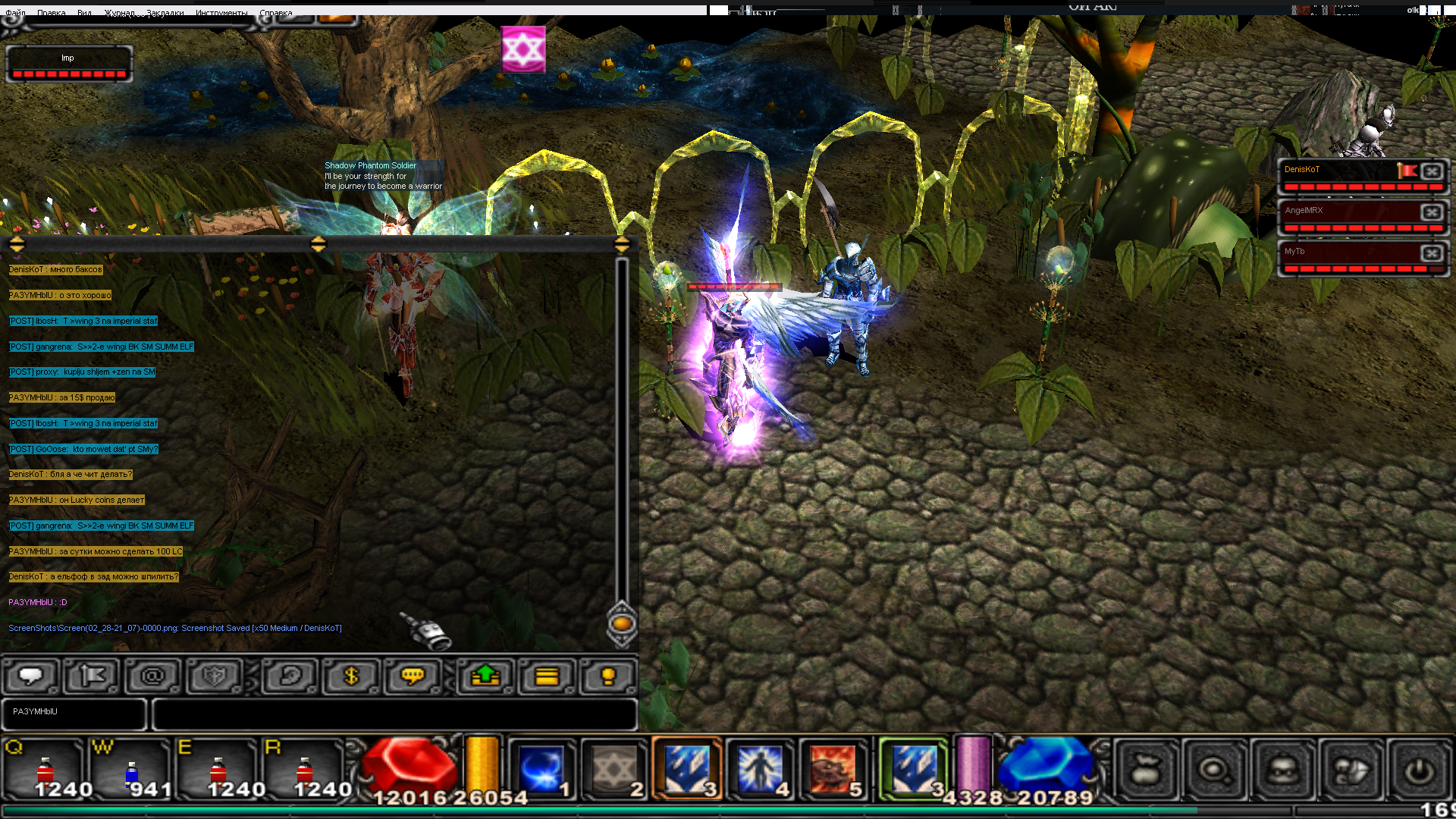This screenshot has width=1456, height=819.
Task: Toggle the @ whisper chat filter
Action: (x=152, y=676)
